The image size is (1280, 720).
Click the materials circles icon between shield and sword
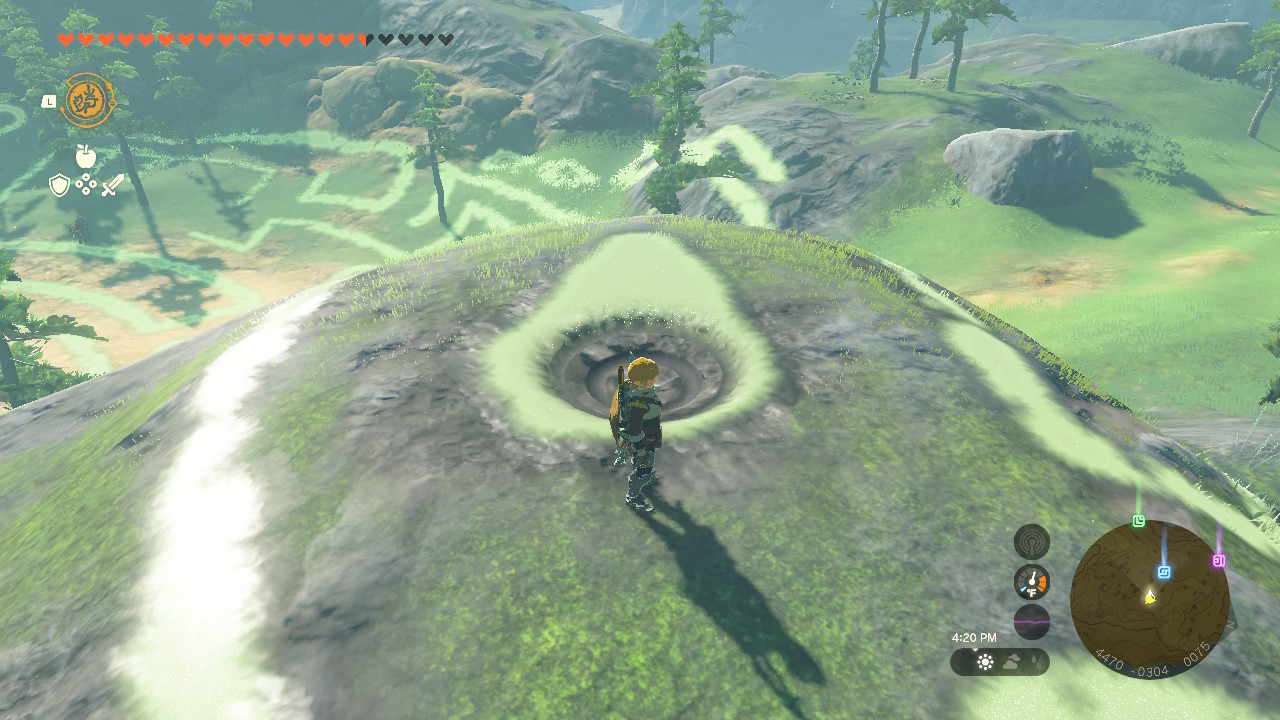pyautogui.click(x=85, y=184)
